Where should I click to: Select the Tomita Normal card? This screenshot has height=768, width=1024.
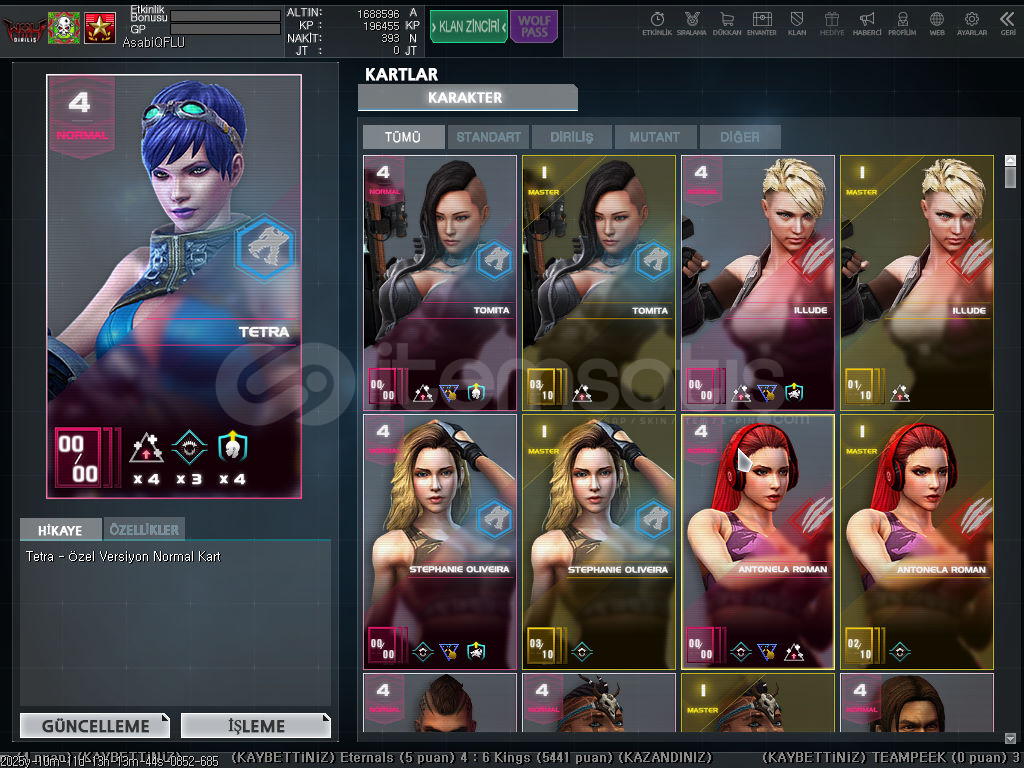(440, 282)
